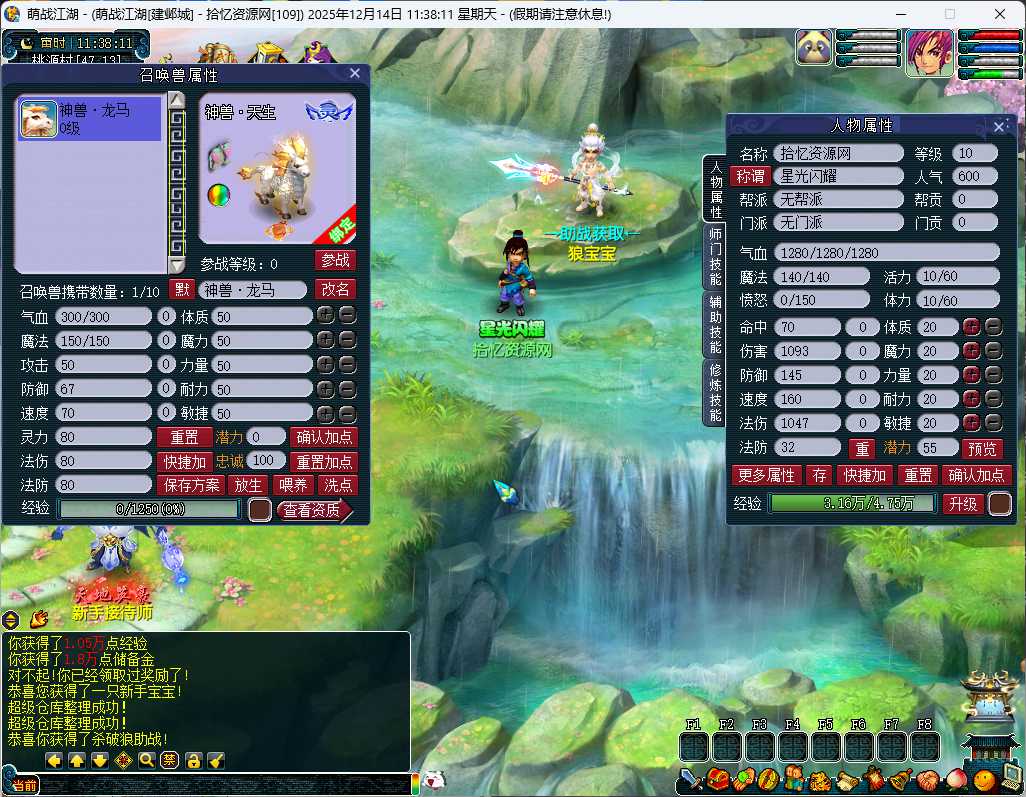This screenshot has height=797, width=1026.
Task: Select the F1 hotkey slot
Action: pyautogui.click(x=694, y=746)
